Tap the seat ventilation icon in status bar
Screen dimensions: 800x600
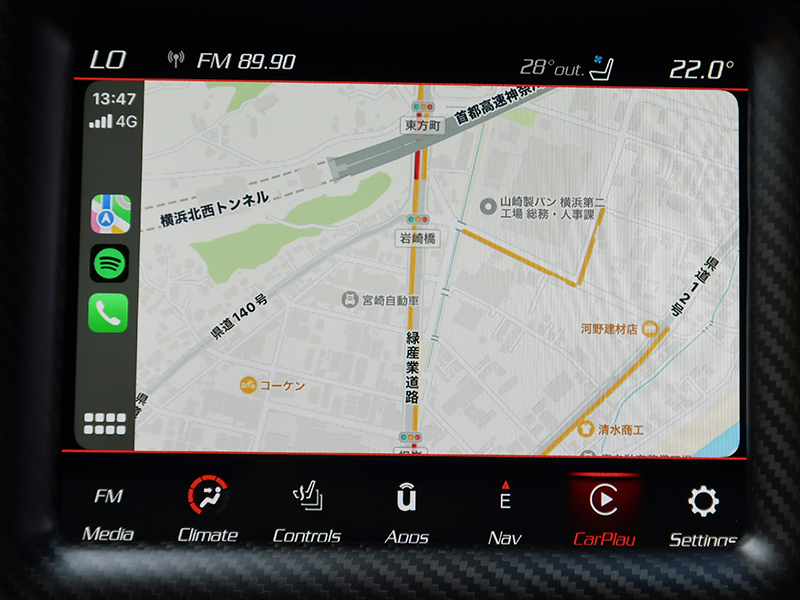(x=601, y=68)
